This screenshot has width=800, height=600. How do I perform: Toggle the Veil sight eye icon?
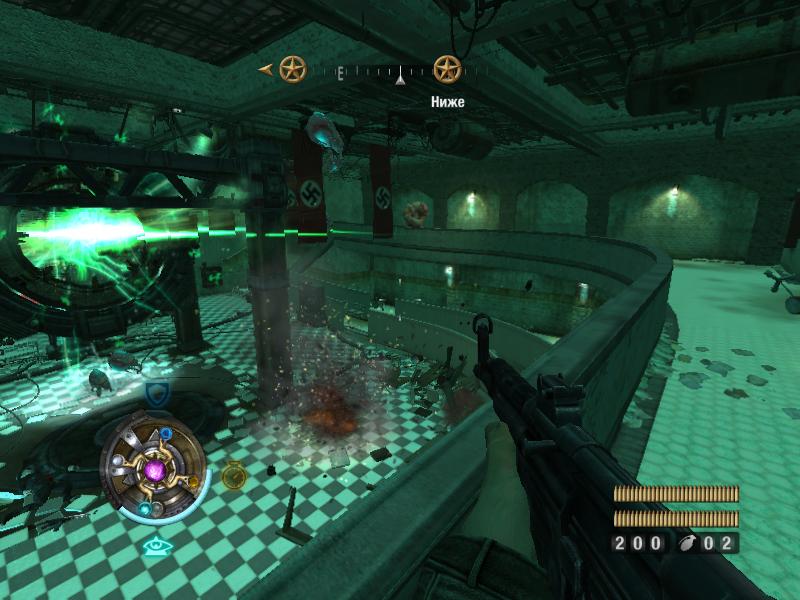coord(153,546)
